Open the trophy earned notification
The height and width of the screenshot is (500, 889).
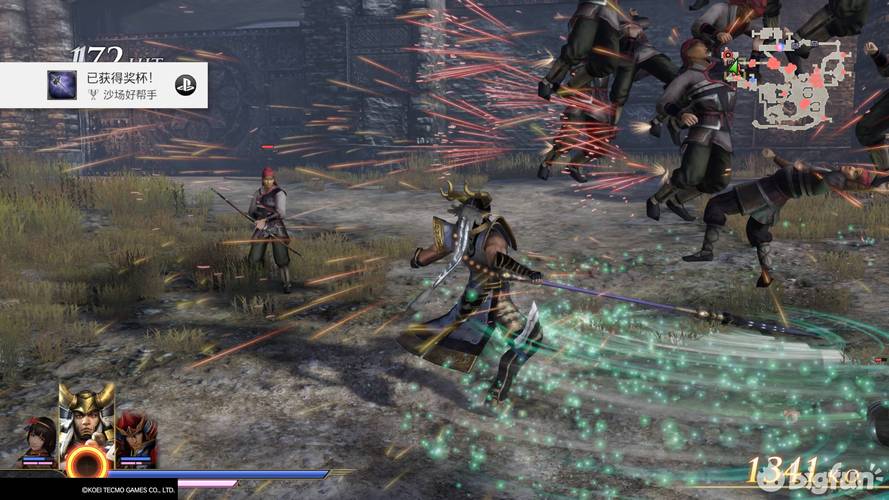(104, 85)
